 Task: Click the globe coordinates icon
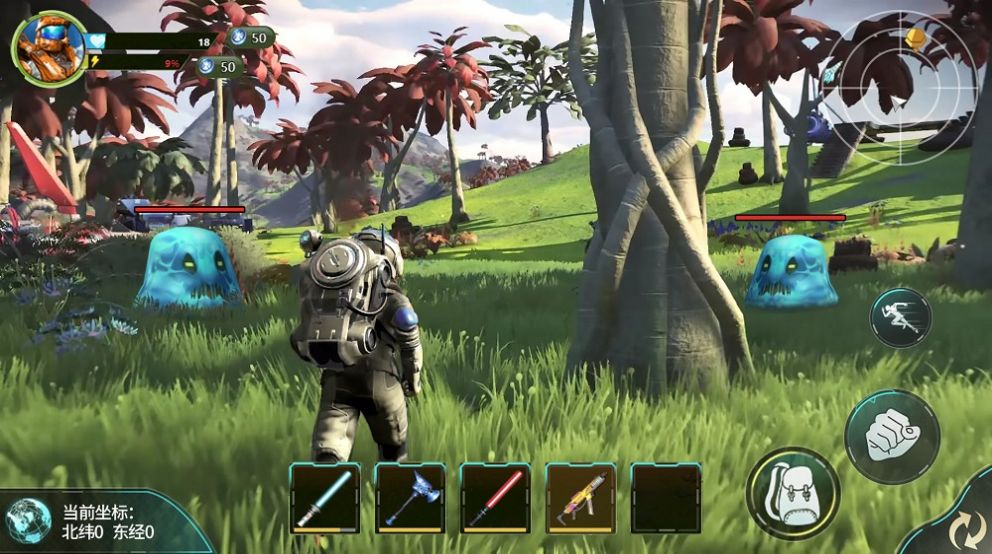coord(28,520)
